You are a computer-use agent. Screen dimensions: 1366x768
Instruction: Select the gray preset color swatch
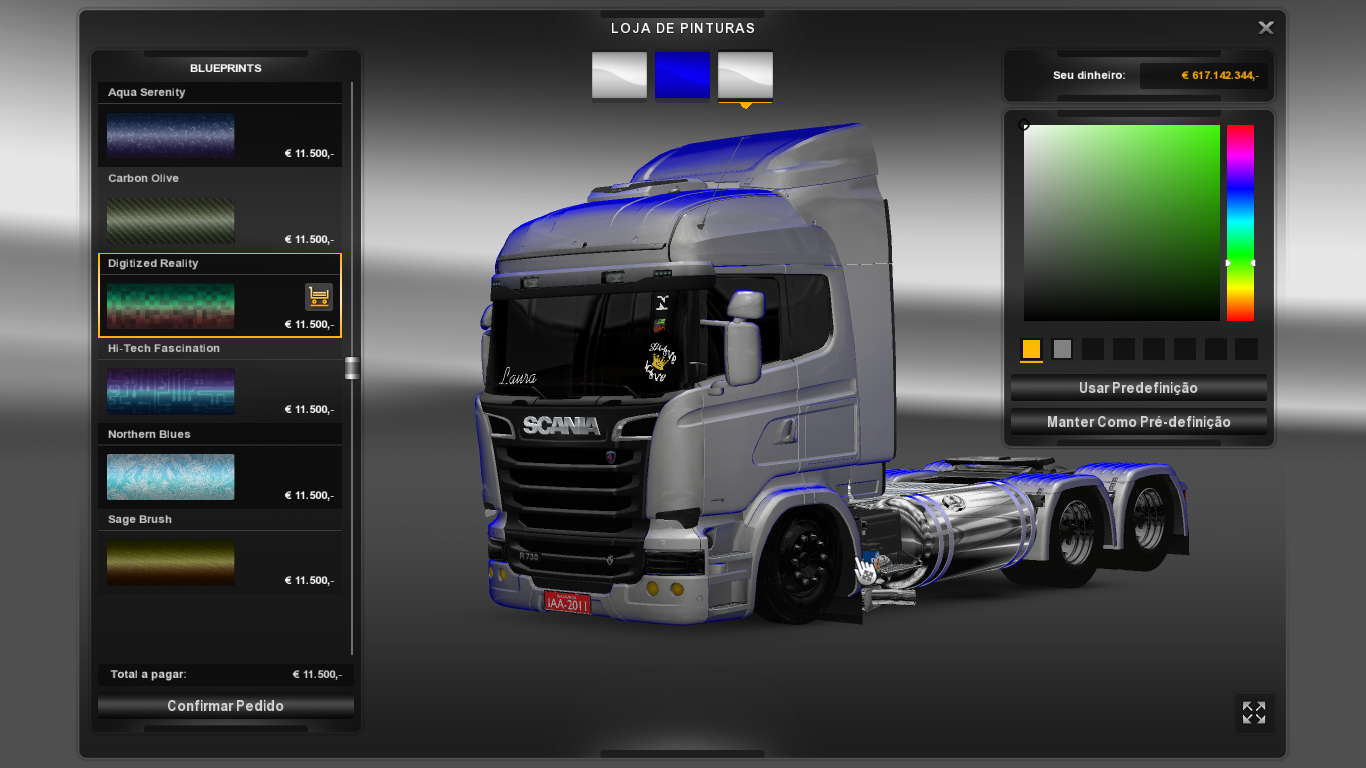[1062, 349]
